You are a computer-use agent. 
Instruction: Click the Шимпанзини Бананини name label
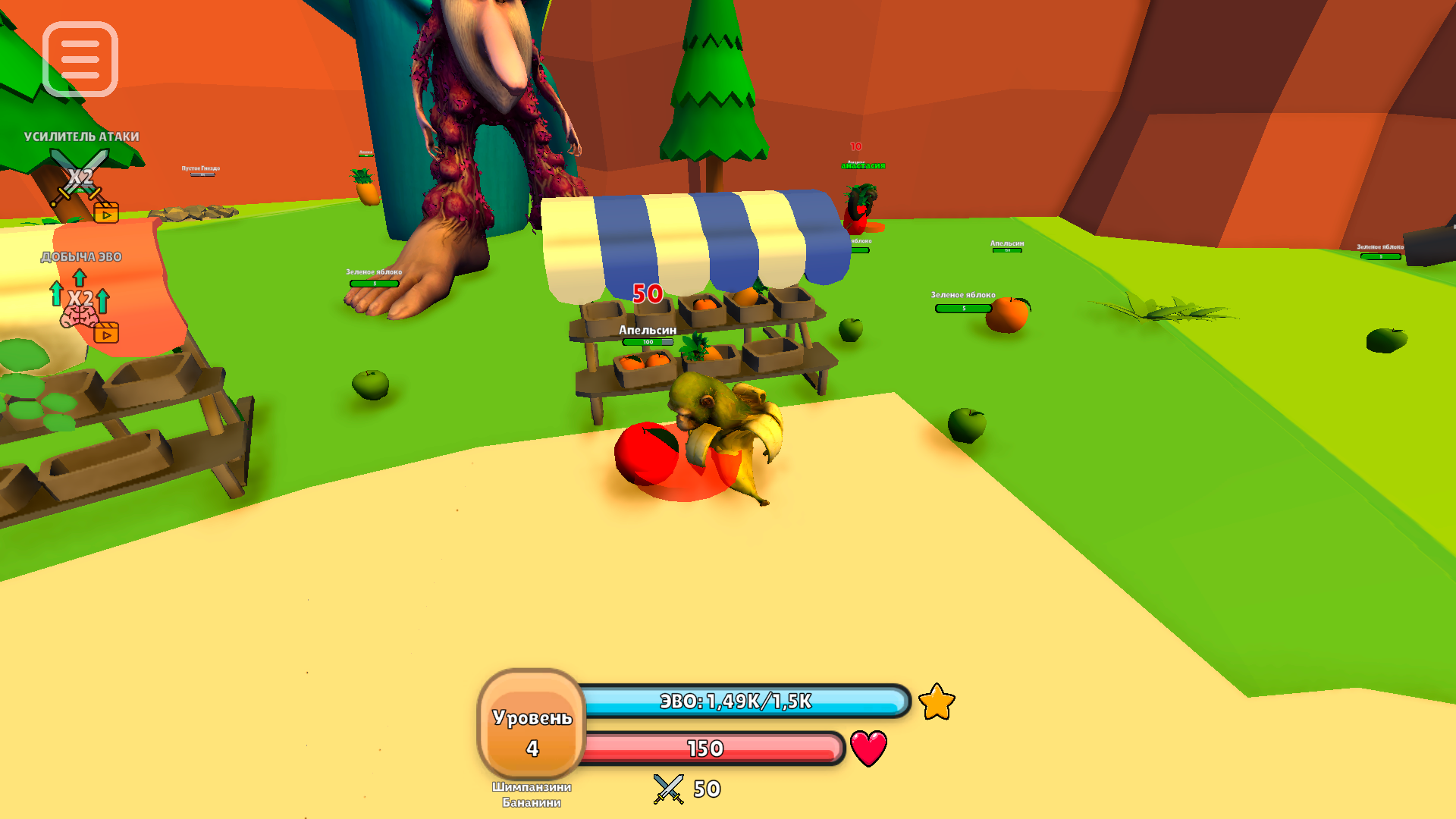pos(531,795)
